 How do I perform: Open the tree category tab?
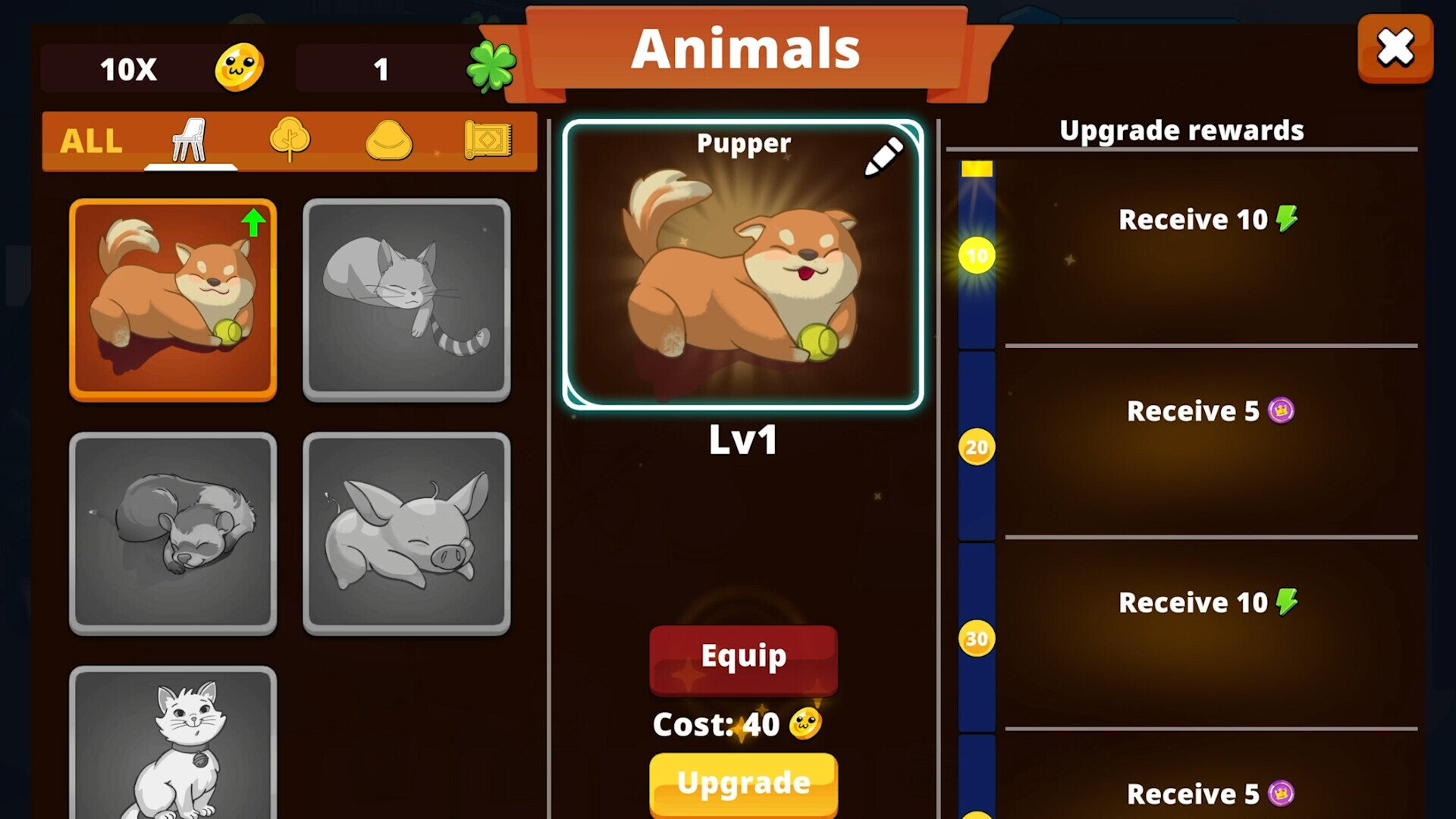point(290,140)
